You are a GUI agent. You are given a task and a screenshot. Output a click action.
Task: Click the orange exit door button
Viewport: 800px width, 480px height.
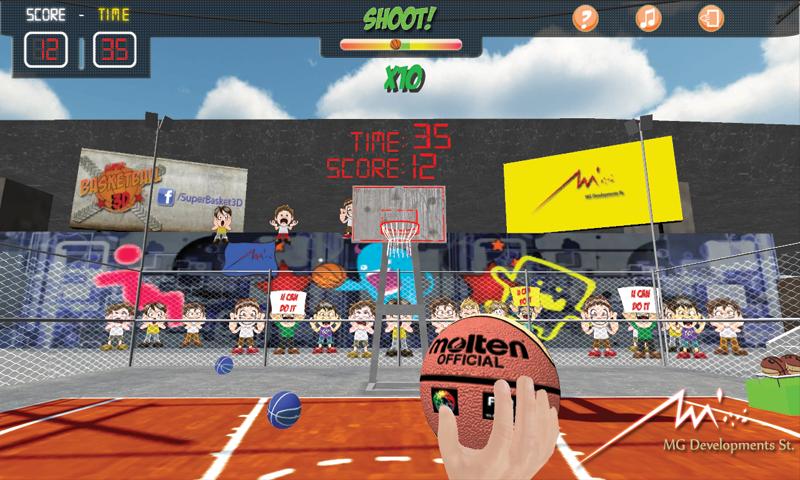(710, 18)
